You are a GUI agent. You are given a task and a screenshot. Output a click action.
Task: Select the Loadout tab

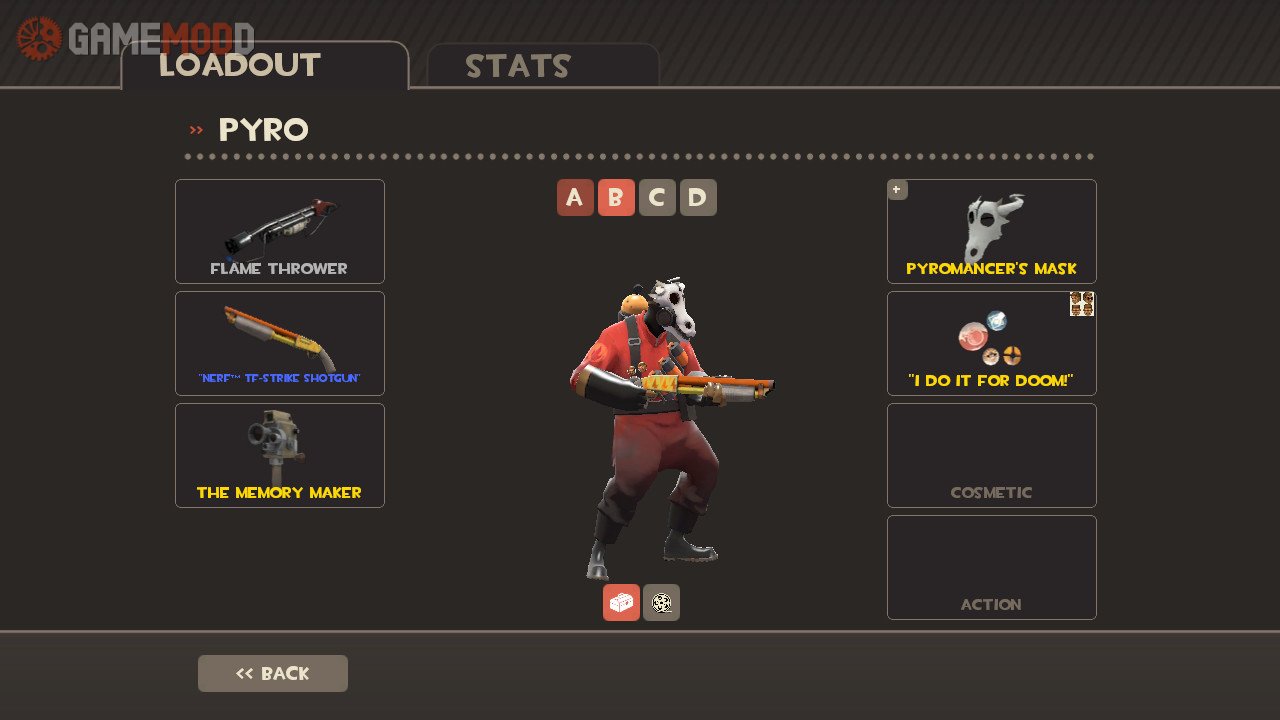click(264, 66)
